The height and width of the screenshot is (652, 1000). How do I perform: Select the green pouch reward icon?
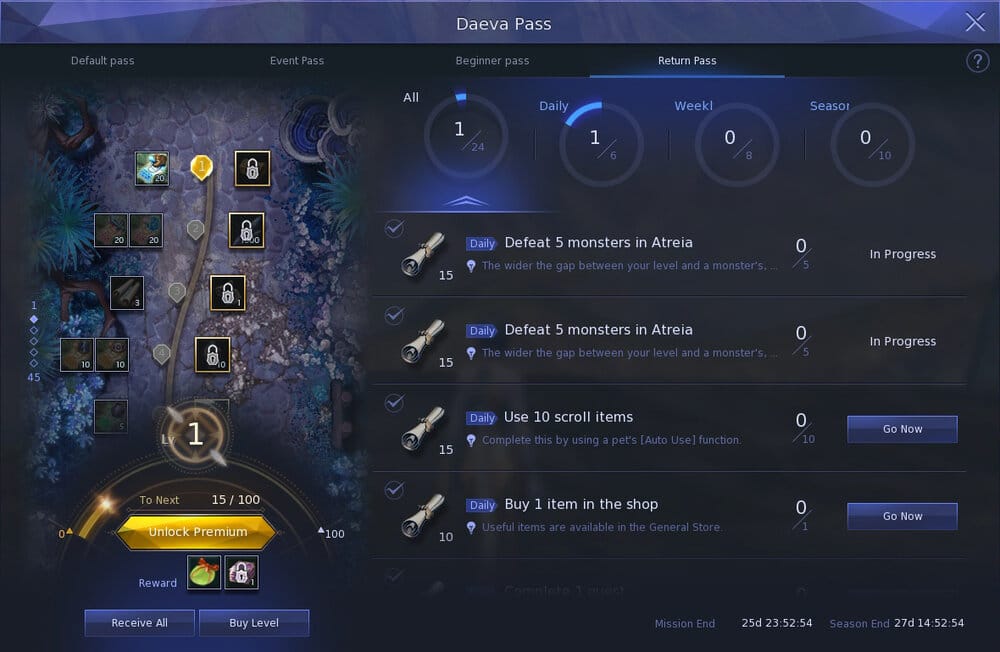coord(204,573)
